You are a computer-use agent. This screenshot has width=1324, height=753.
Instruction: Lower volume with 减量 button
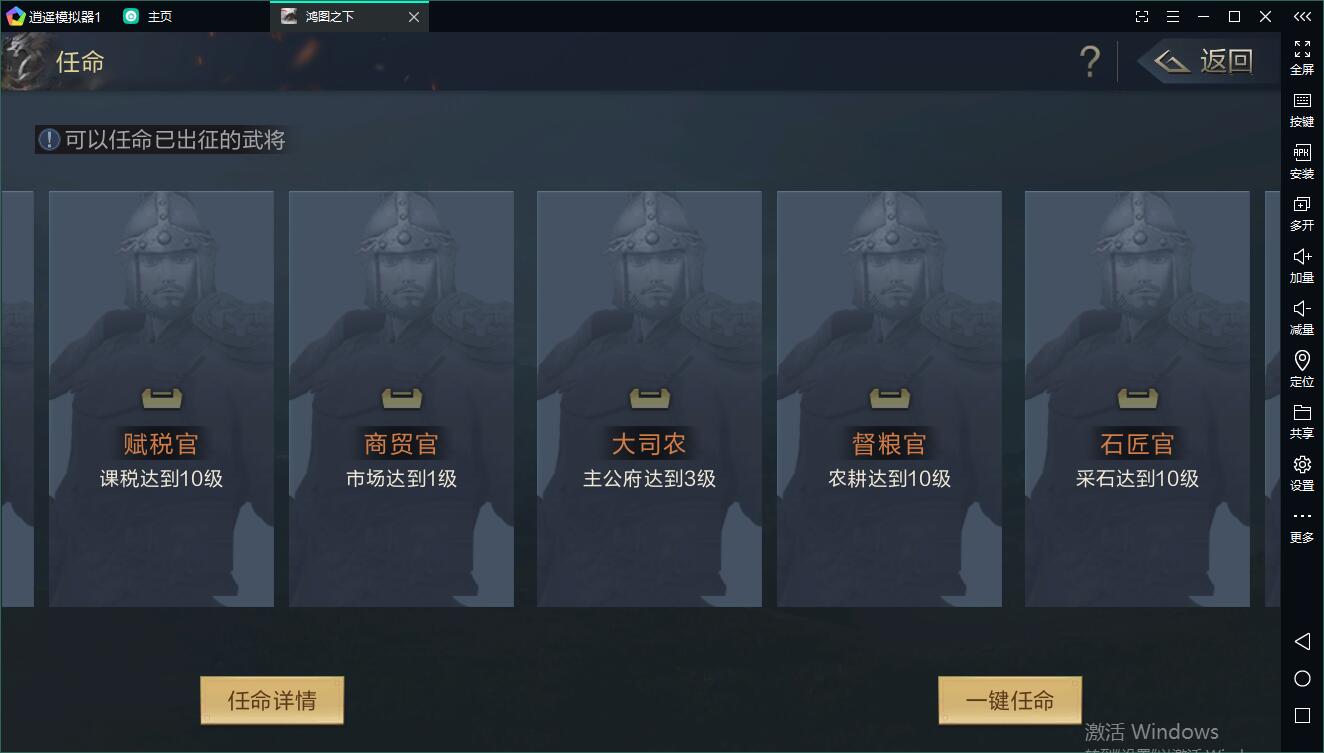pyautogui.click(x=1302, y=317)
